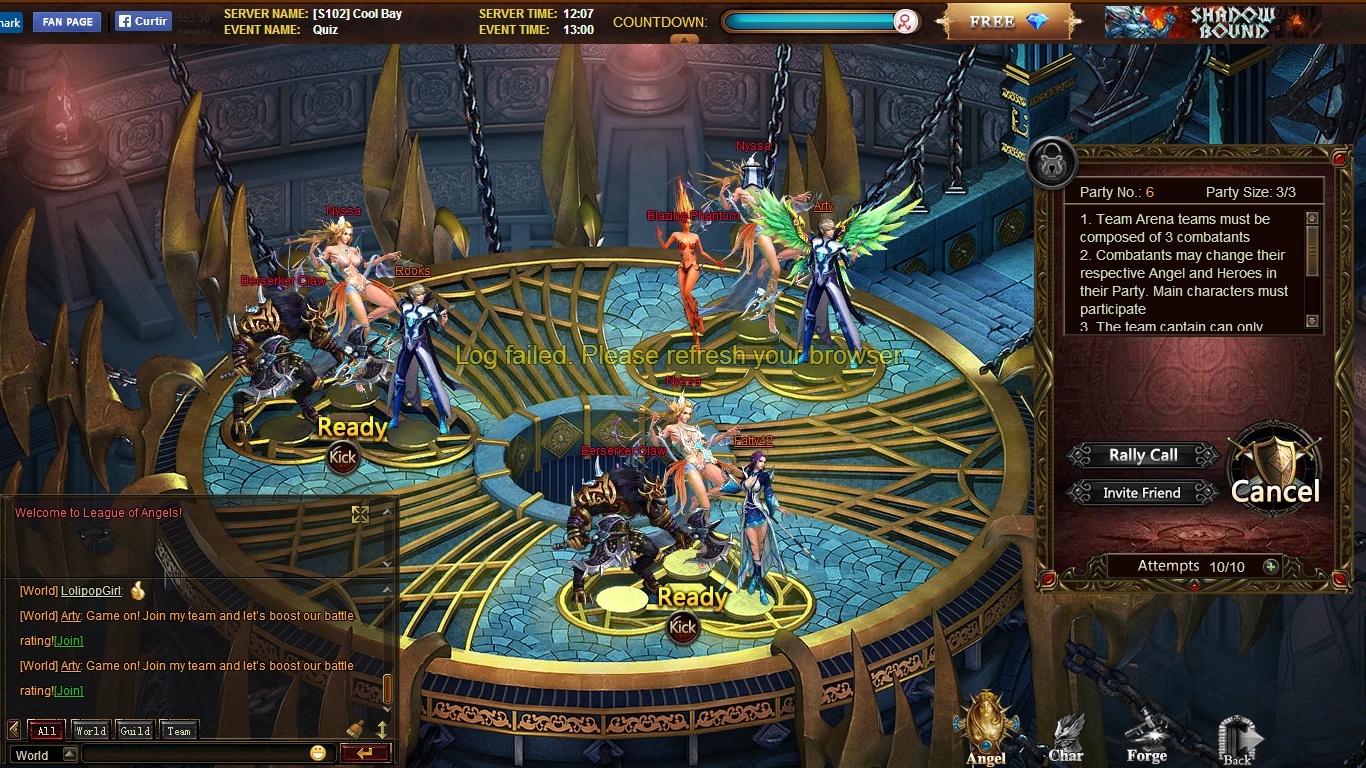Open the emoji smiley picker in chat
1366x768 pixels.
318,753
